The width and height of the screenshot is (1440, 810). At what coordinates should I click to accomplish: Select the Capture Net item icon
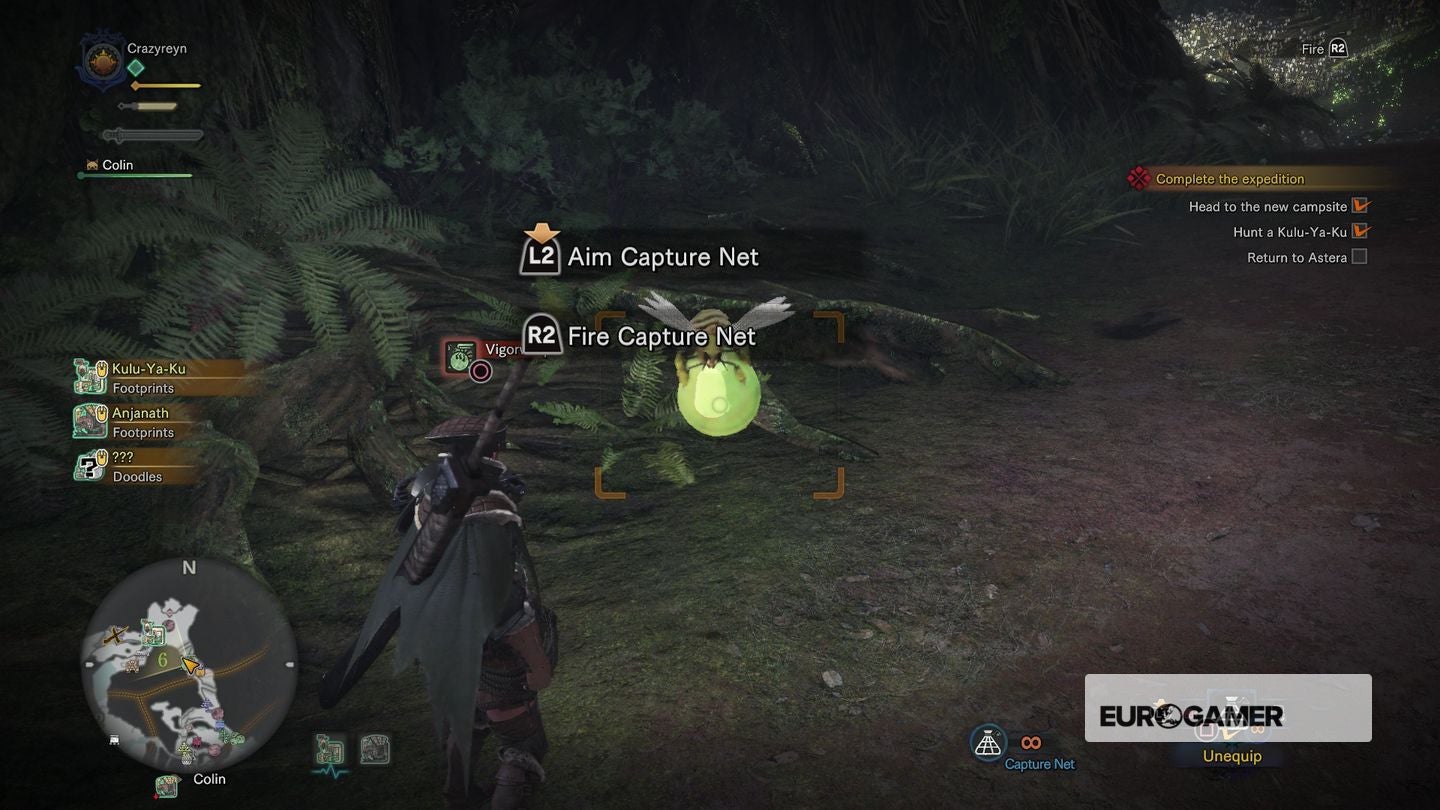click(x=988, y=743)
